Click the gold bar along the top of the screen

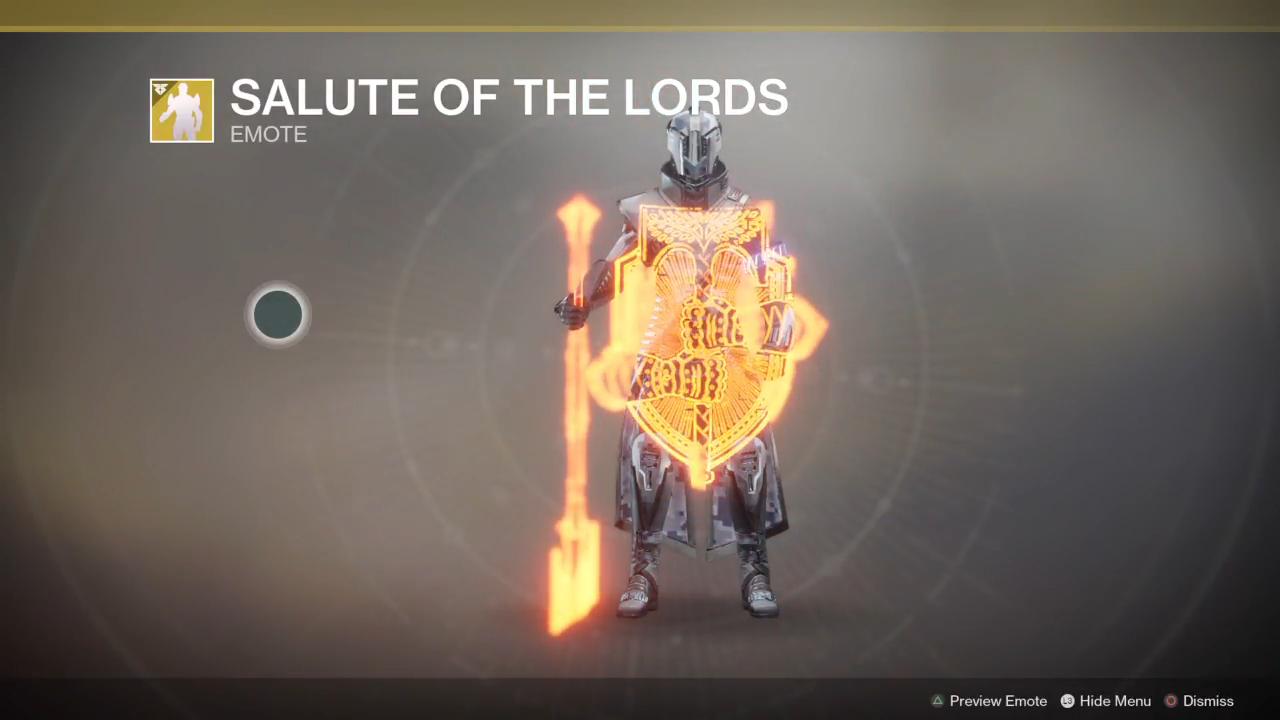pos(640,10)
